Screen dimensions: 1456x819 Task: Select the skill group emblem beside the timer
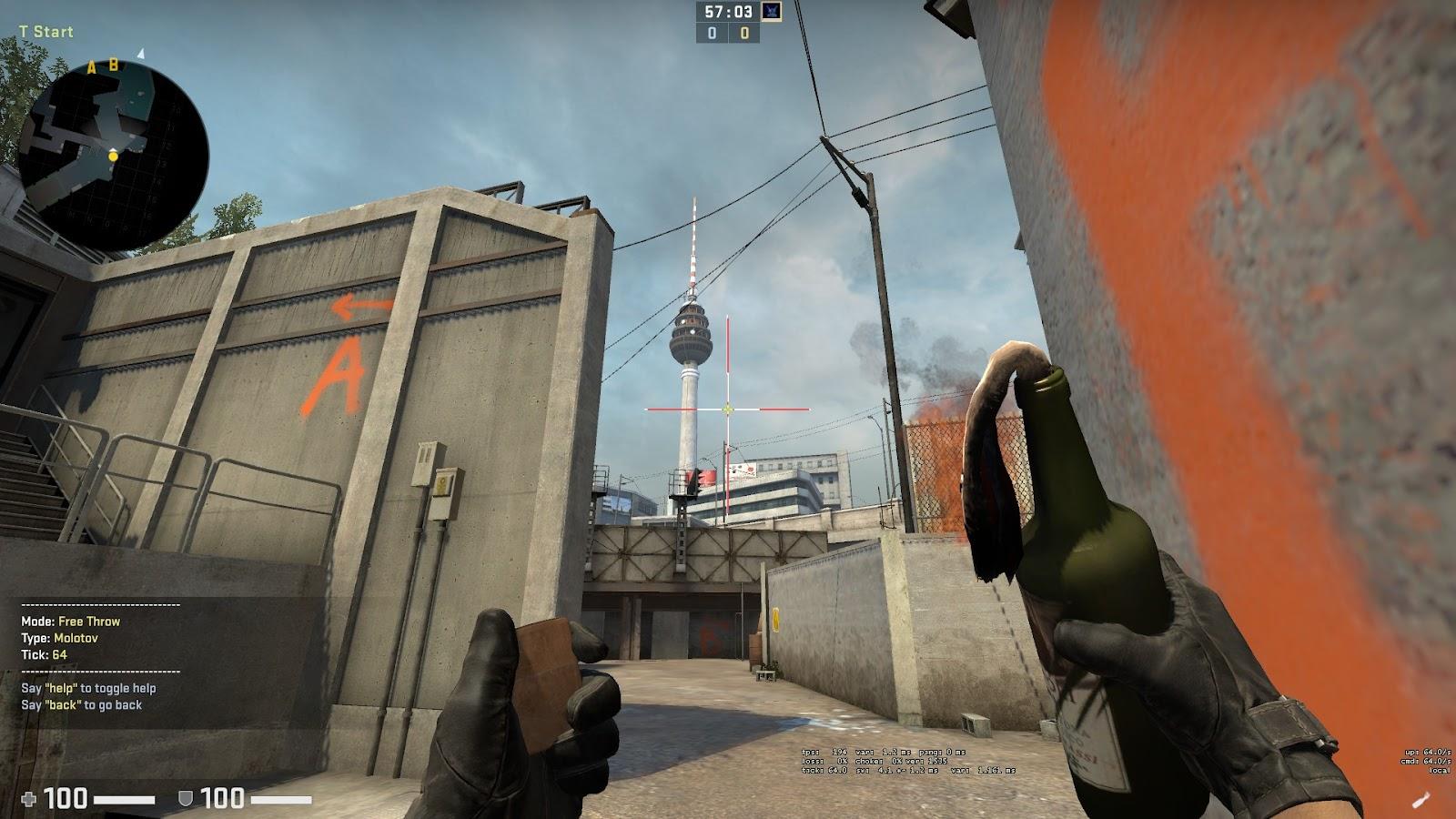[772, 12]
